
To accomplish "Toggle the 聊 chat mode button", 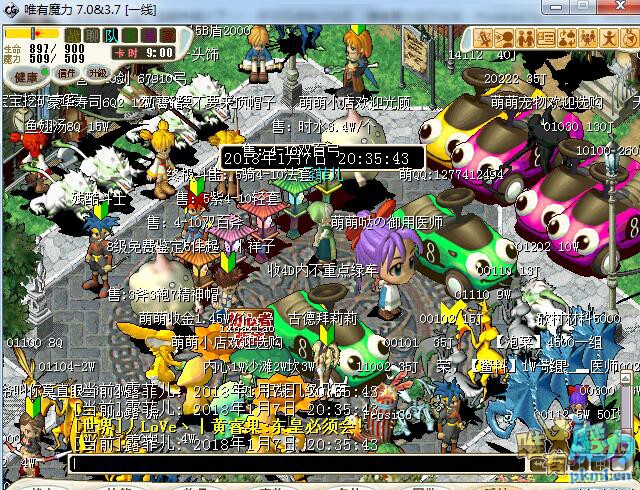I will (x=91, y=35).
